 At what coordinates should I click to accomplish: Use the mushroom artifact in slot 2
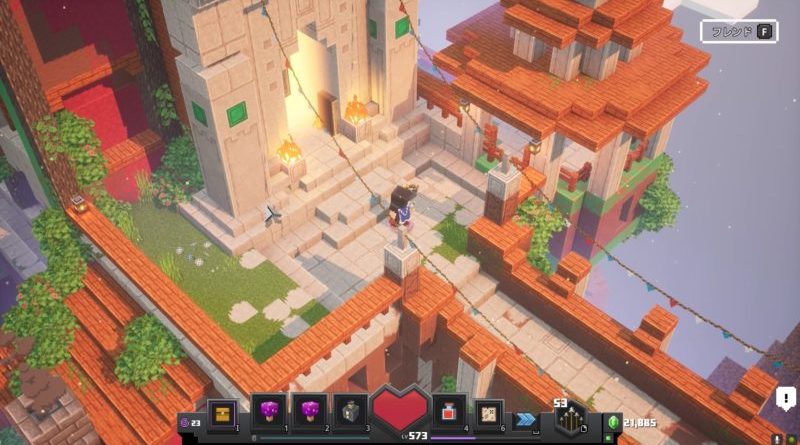point(310,410)
